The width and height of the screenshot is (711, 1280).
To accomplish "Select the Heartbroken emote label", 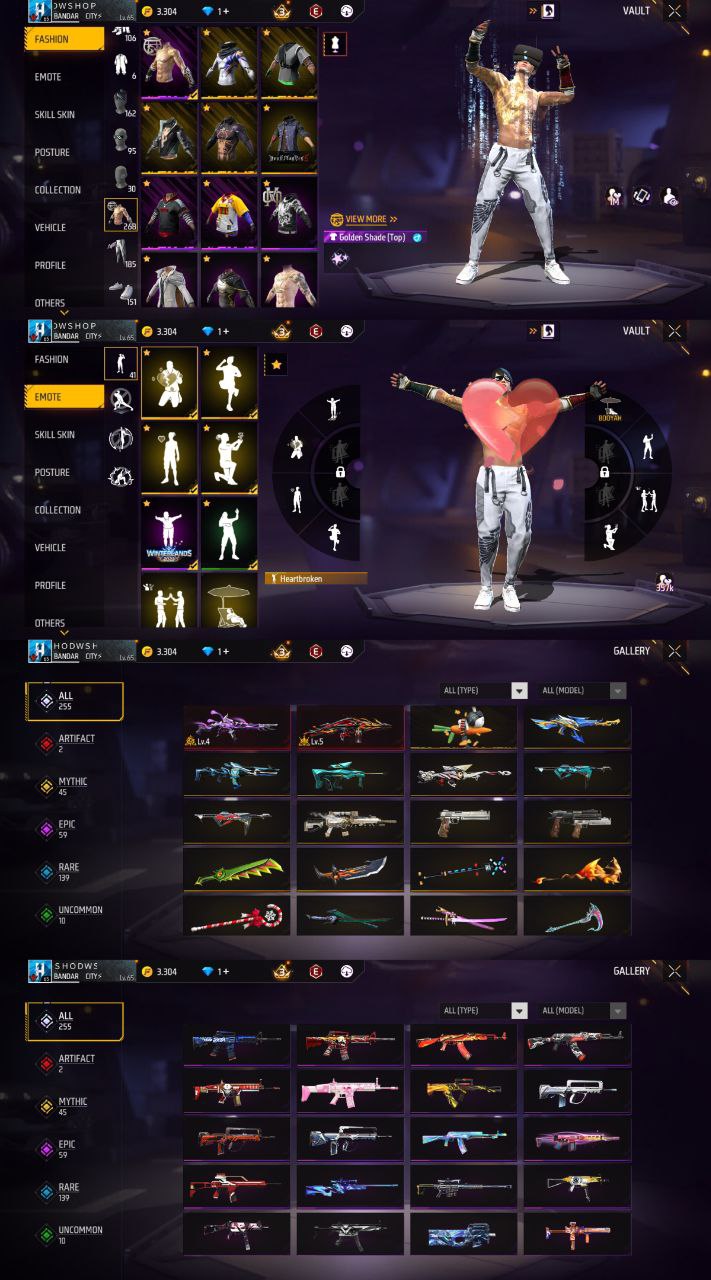I will tap(316, 578).
